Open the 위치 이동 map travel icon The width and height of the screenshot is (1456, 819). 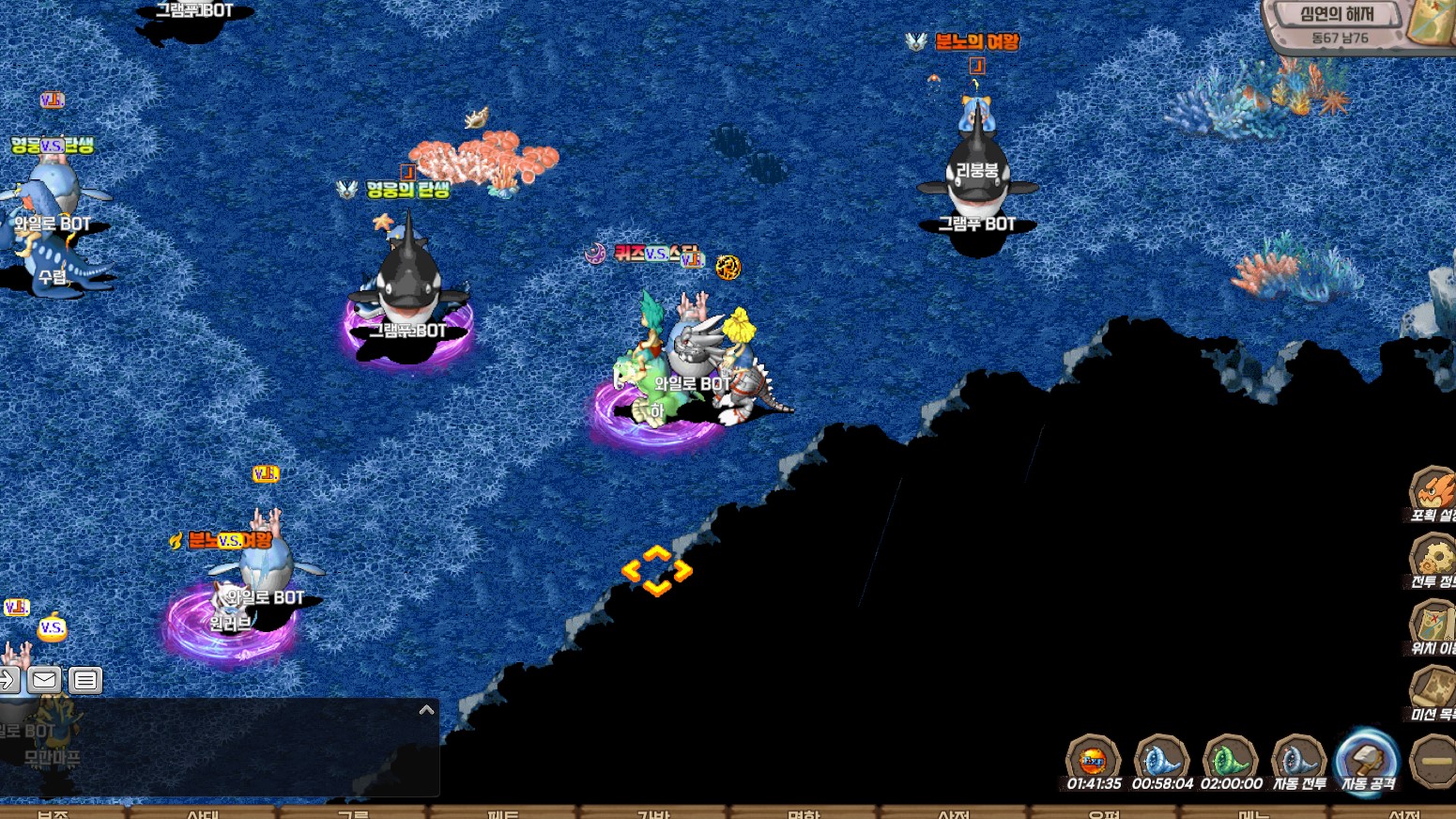click(1433, 625)
